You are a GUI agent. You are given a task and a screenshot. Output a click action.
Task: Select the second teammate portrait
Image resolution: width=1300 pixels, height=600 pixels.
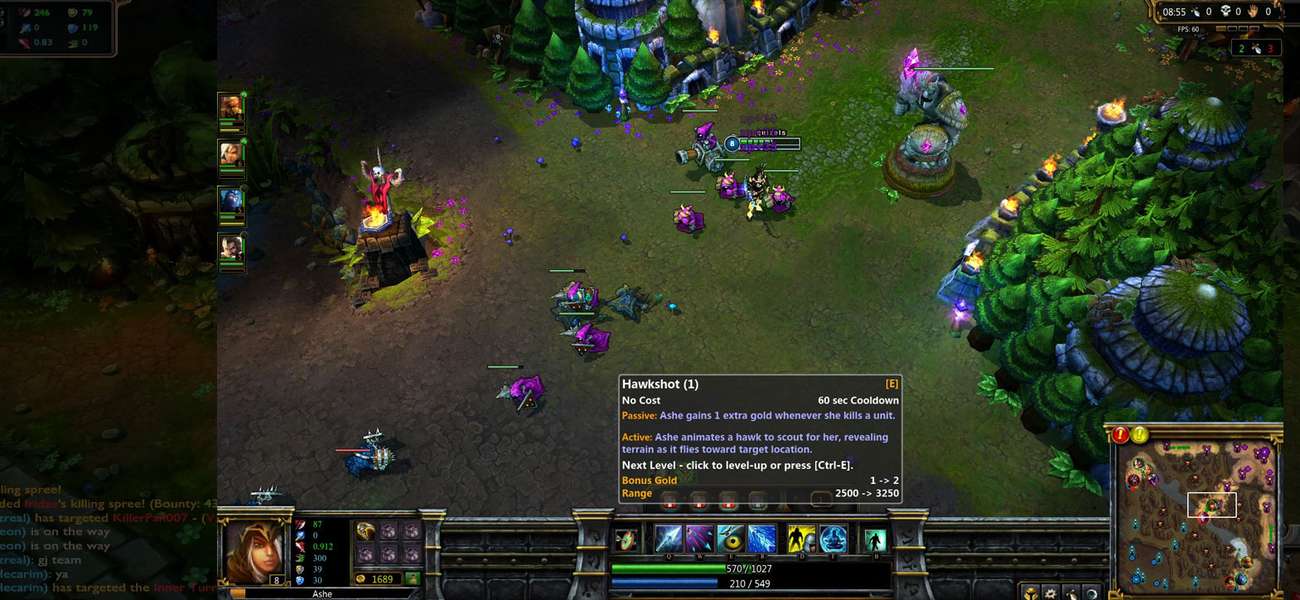click(231, 153)
